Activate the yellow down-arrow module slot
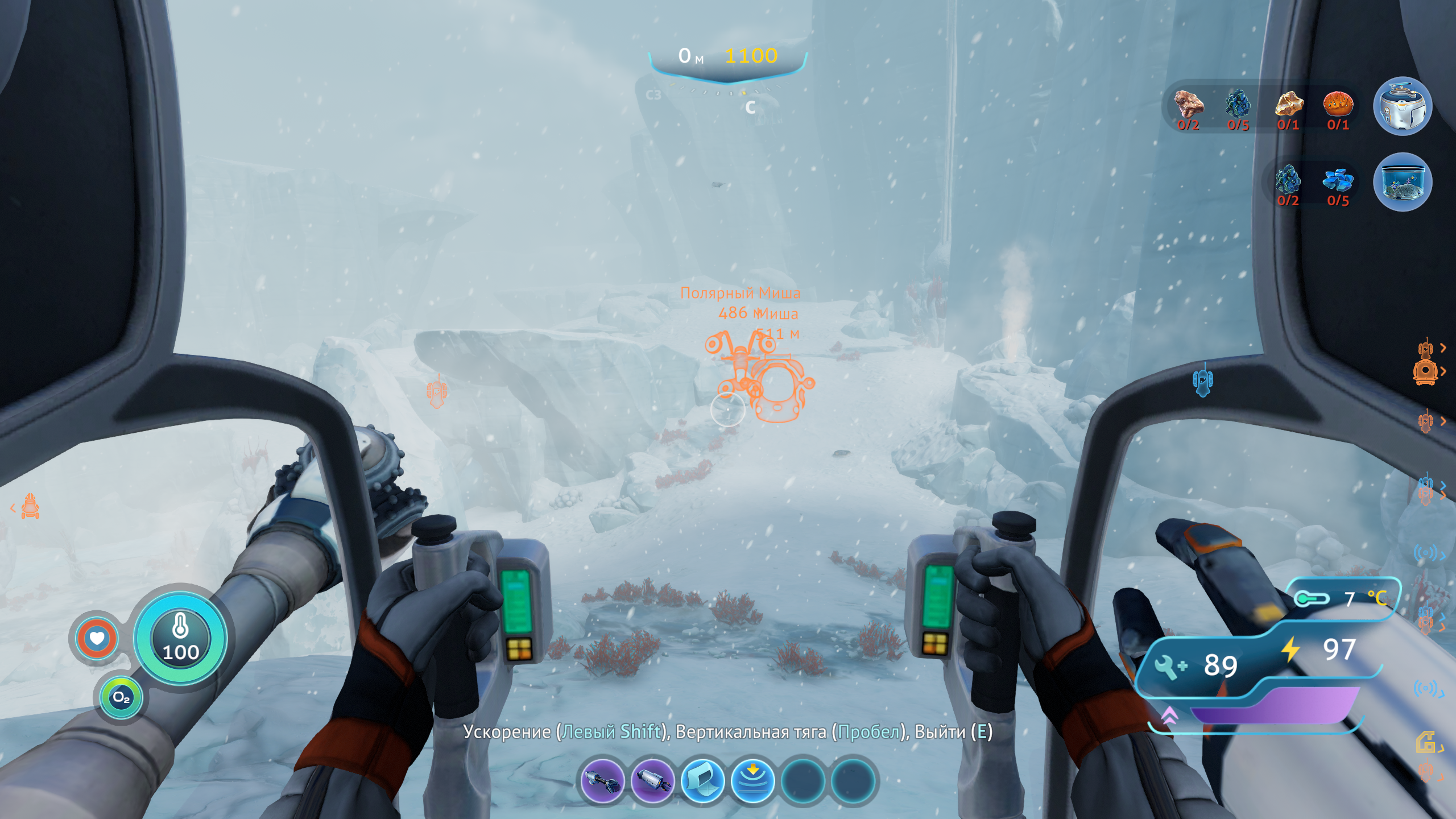This screenshot has height=819, width=1456. point(752,781)
